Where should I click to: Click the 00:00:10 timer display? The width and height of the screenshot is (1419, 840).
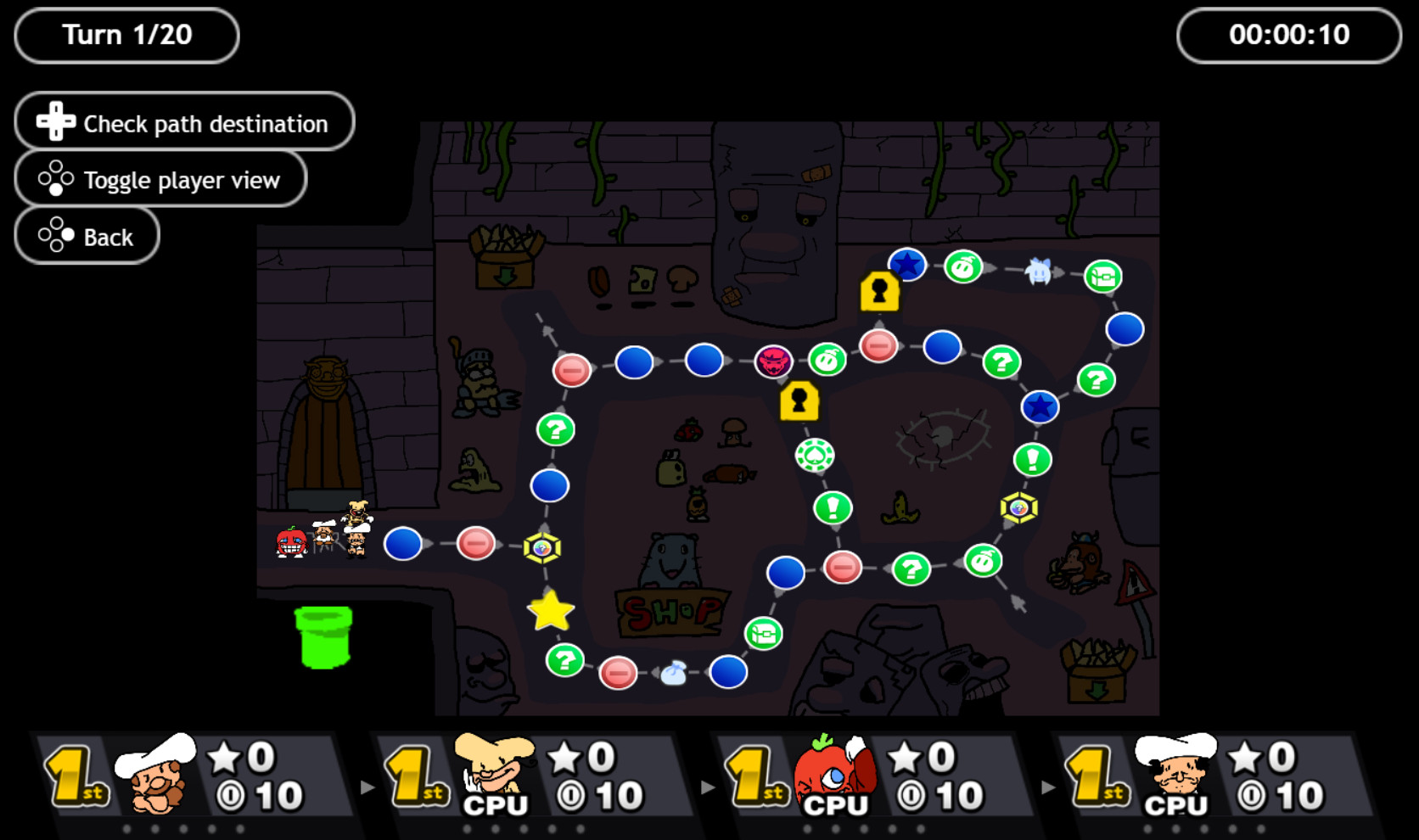coord(1288,35)
